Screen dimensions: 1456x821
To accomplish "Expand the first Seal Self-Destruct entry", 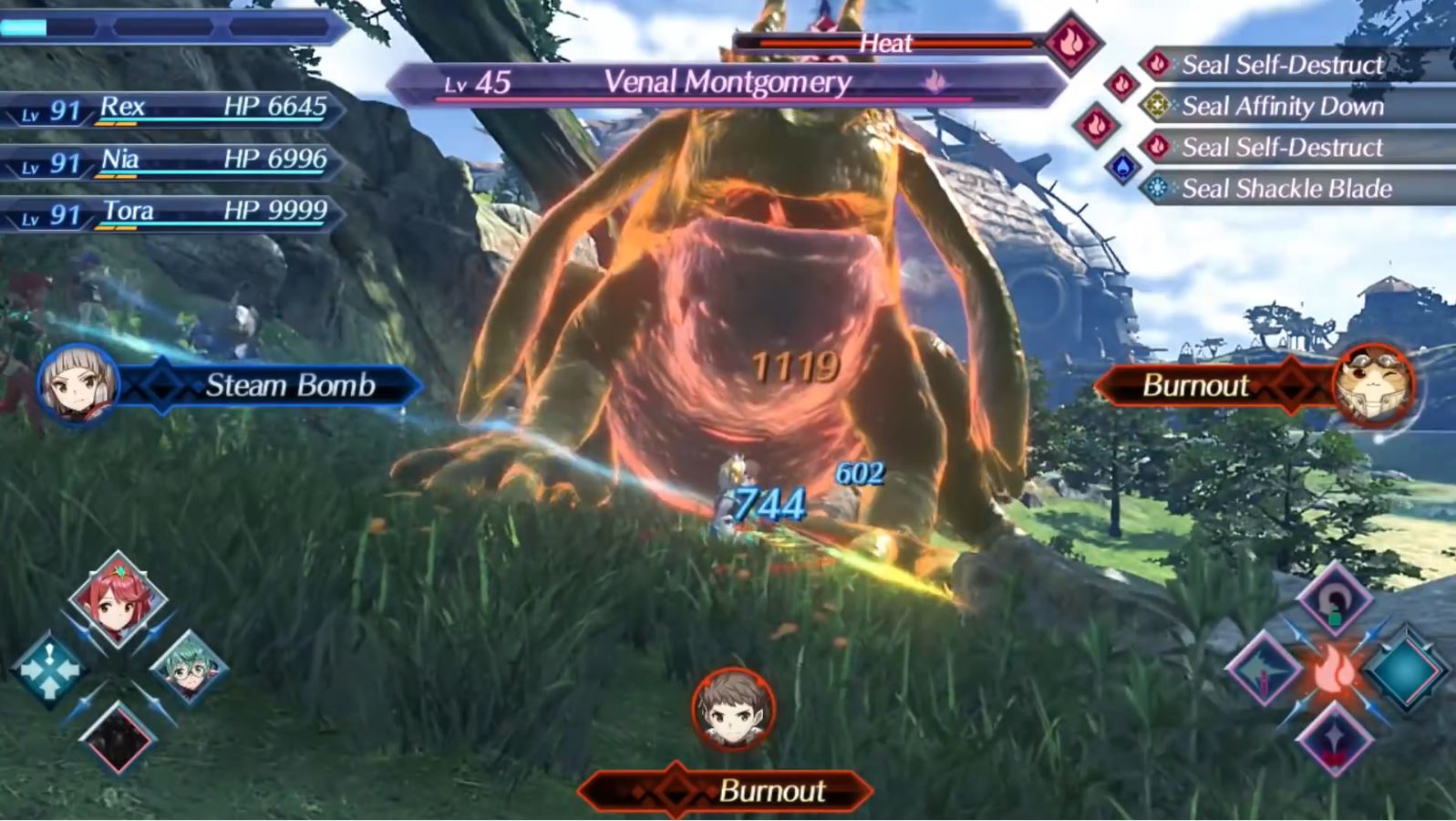I will click(1284, 65).
